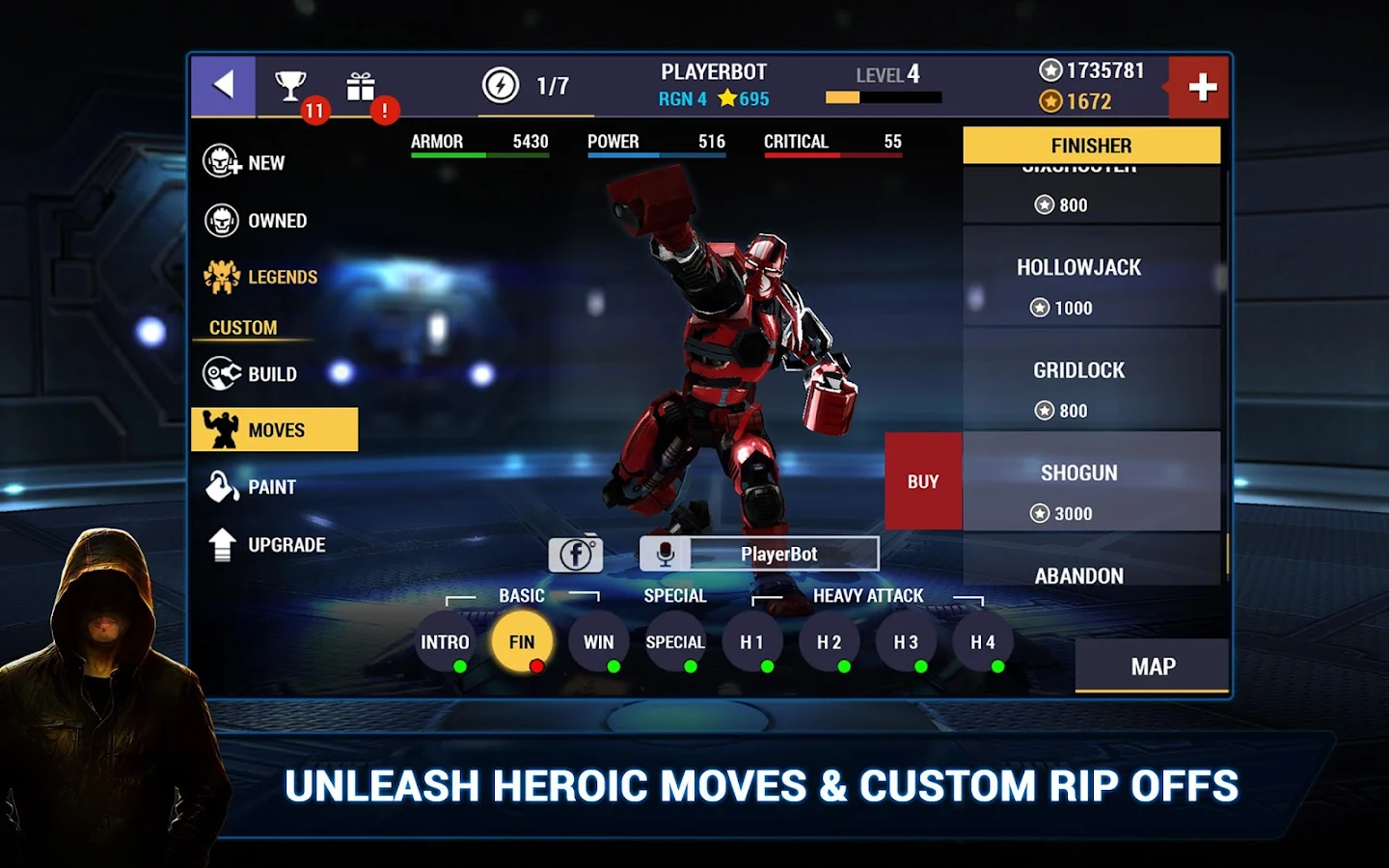Click the Energy bolt icon showing 1/7
This screenshot has height=868, width=1389.
[x=500, y=86]
